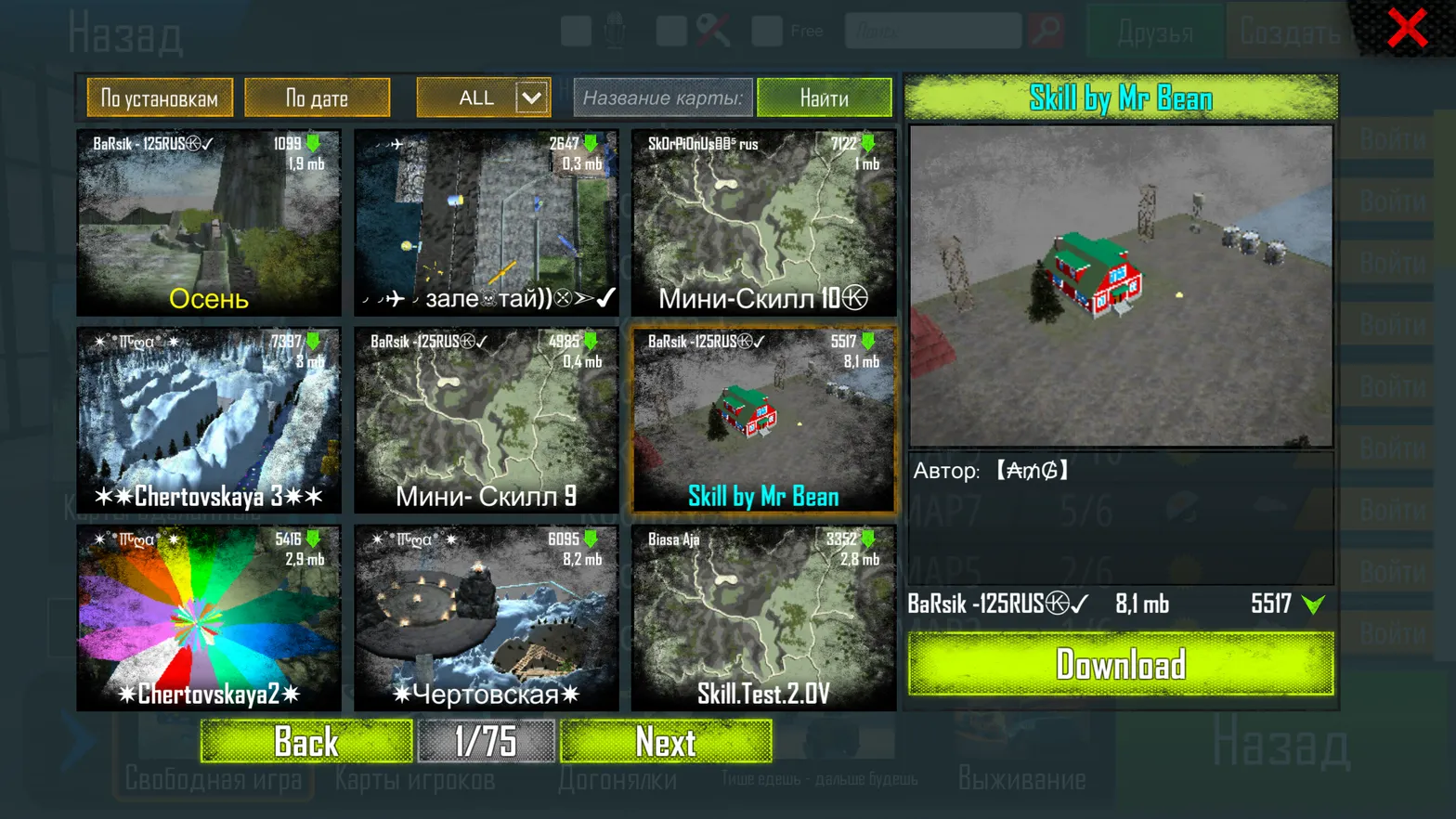Click the 1/75 page indicator
This screenshot has height=819, width=1456.
tap(487, 741)
